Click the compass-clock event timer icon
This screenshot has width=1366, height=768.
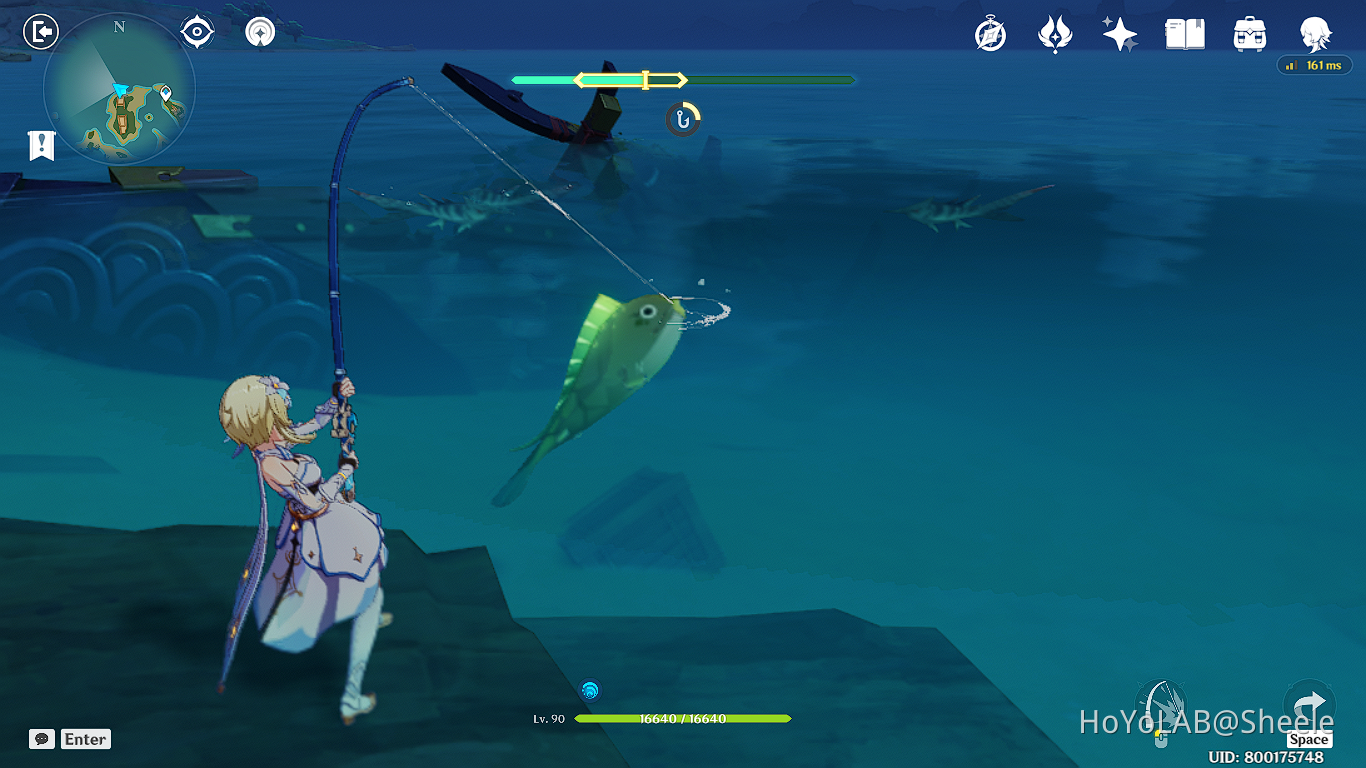988,33
